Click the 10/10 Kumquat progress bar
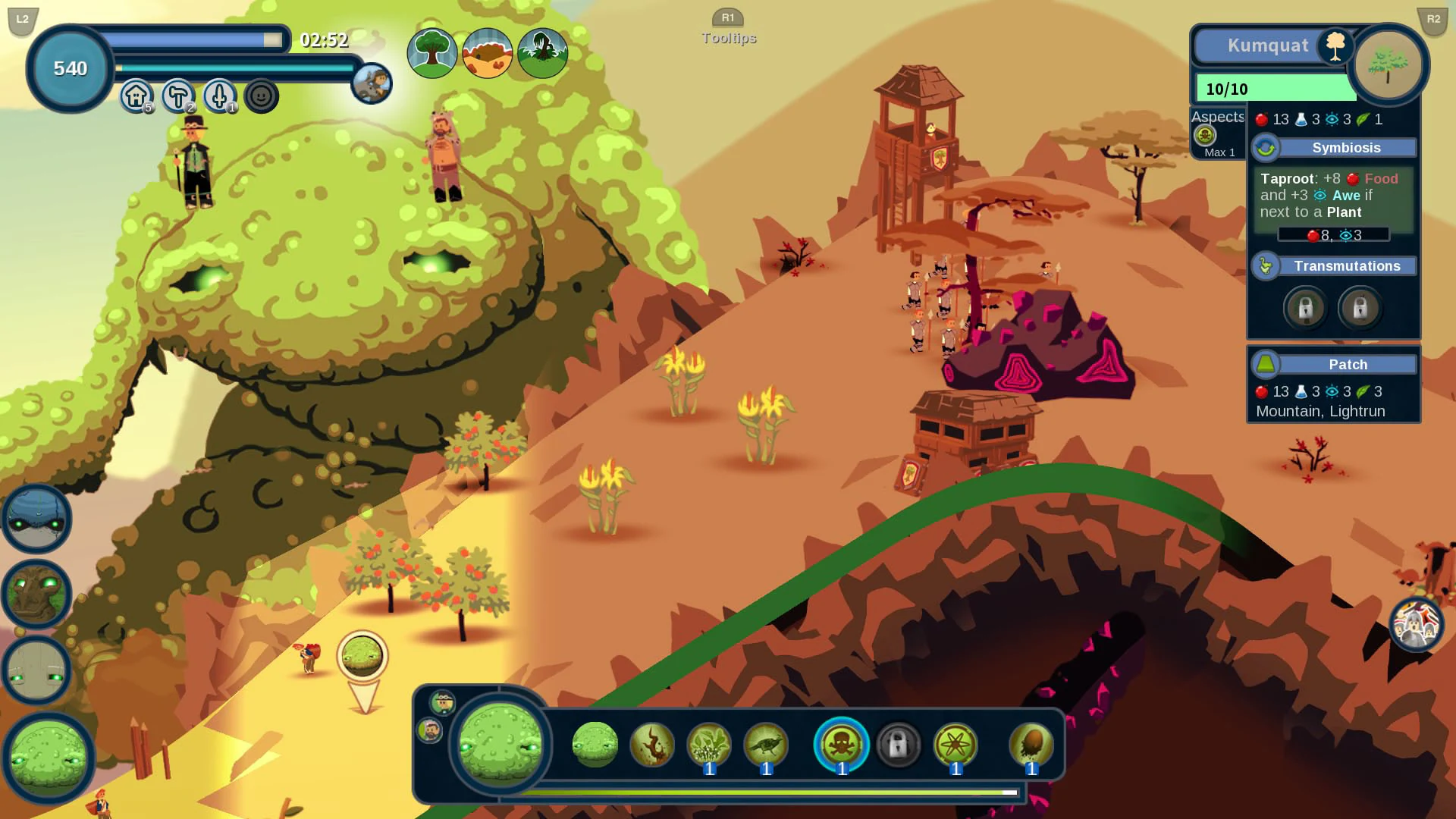The height and width of the screenshot is (819, 1456). (x=1274, y=88)
